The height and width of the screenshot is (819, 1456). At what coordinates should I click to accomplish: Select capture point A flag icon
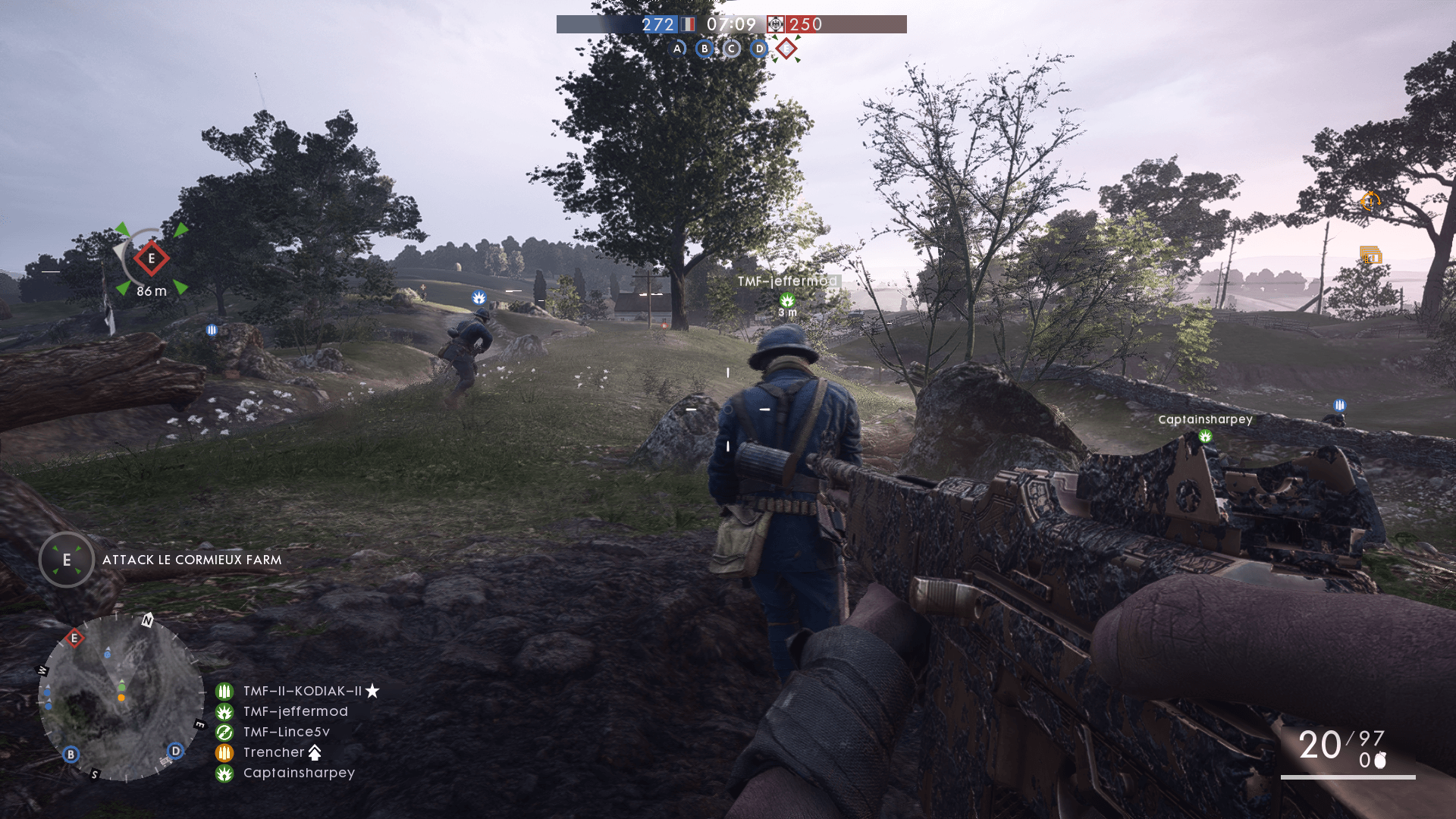coord(677,49)
